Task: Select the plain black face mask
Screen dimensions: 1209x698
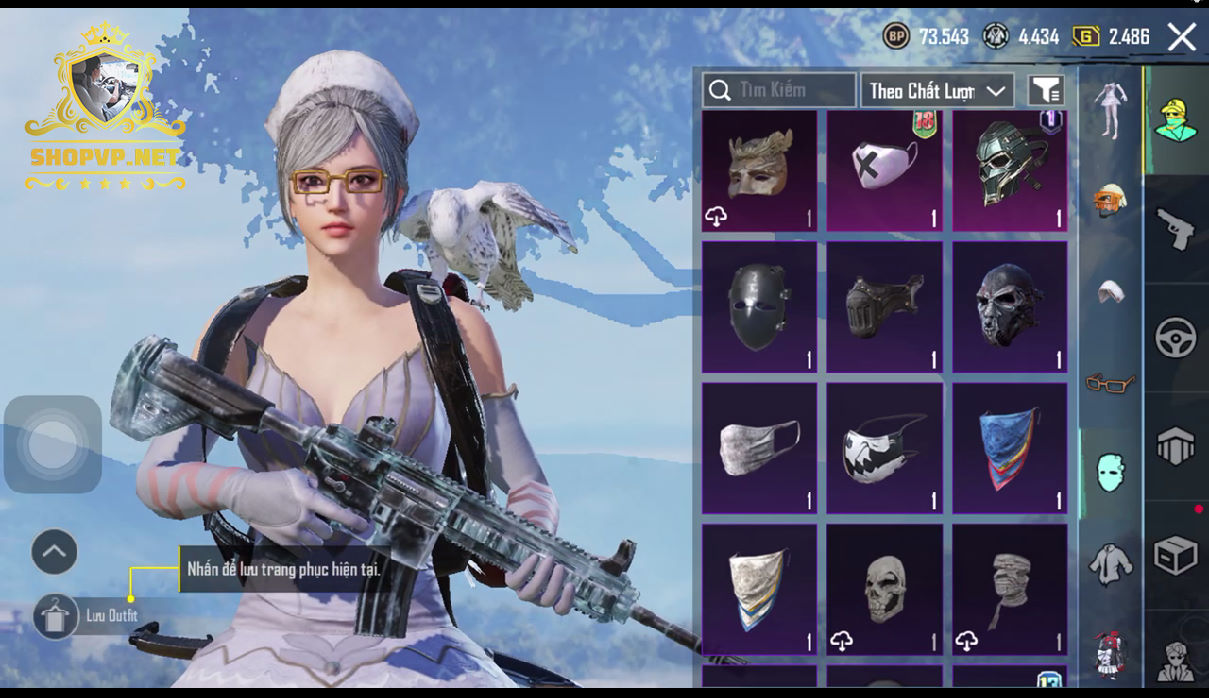Action: click(759, 306)
